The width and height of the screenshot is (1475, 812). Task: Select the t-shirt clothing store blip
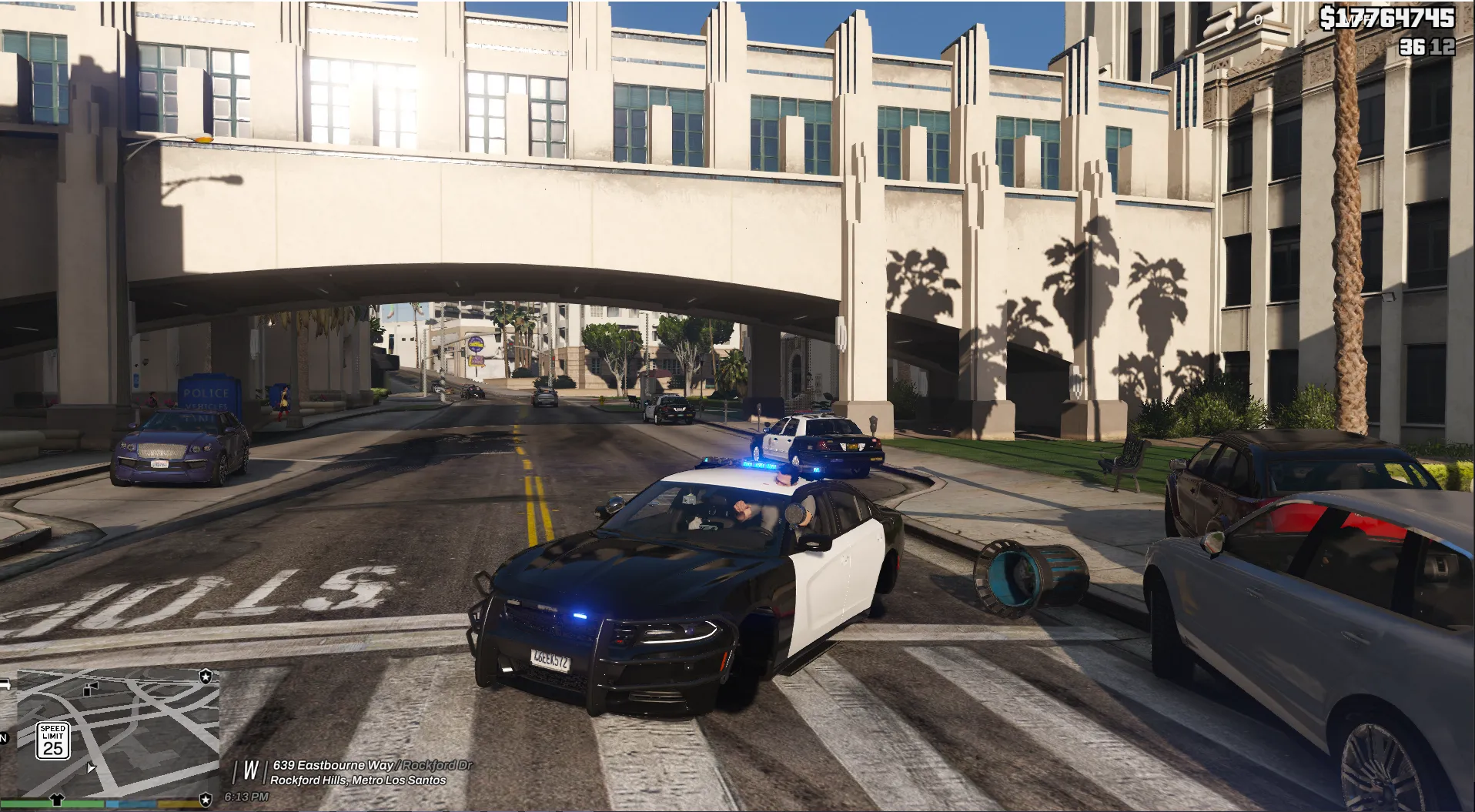click(55, 799)
